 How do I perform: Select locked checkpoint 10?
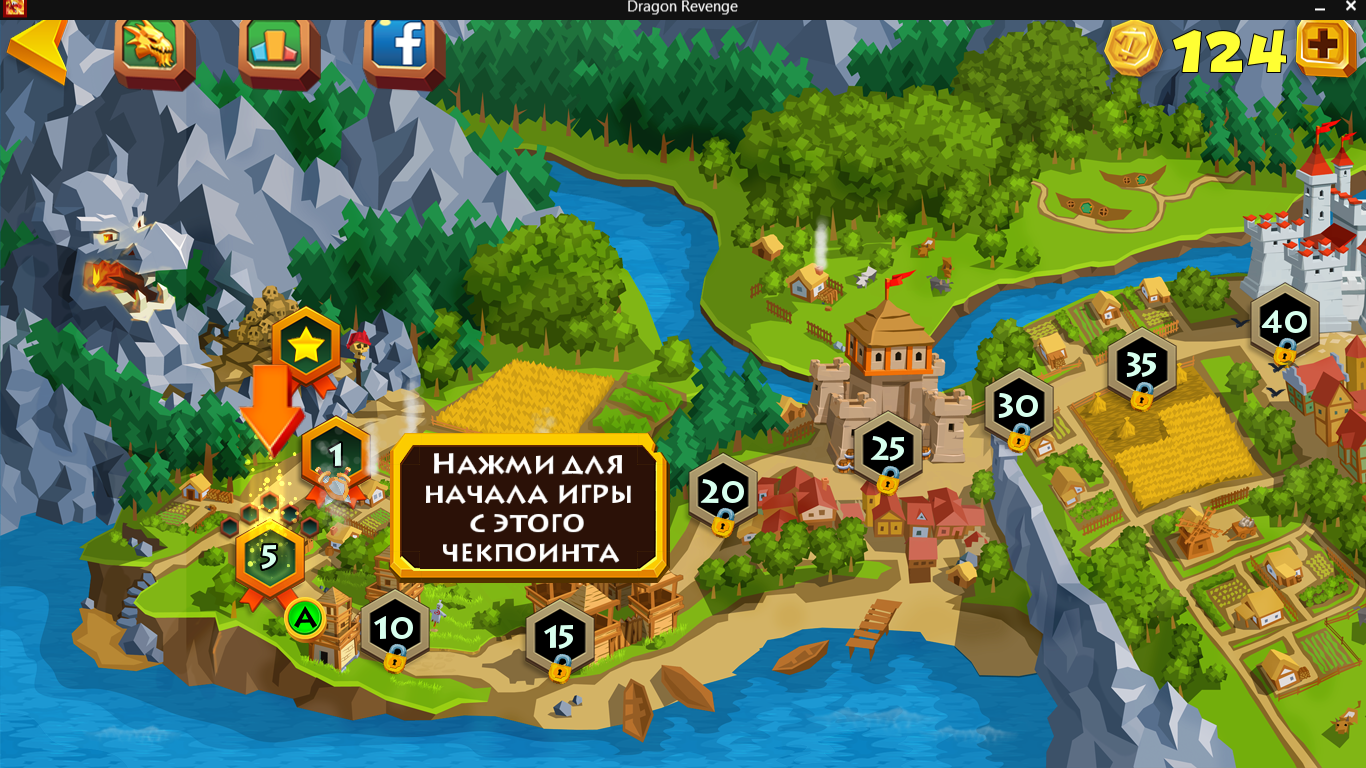[394, 628]
